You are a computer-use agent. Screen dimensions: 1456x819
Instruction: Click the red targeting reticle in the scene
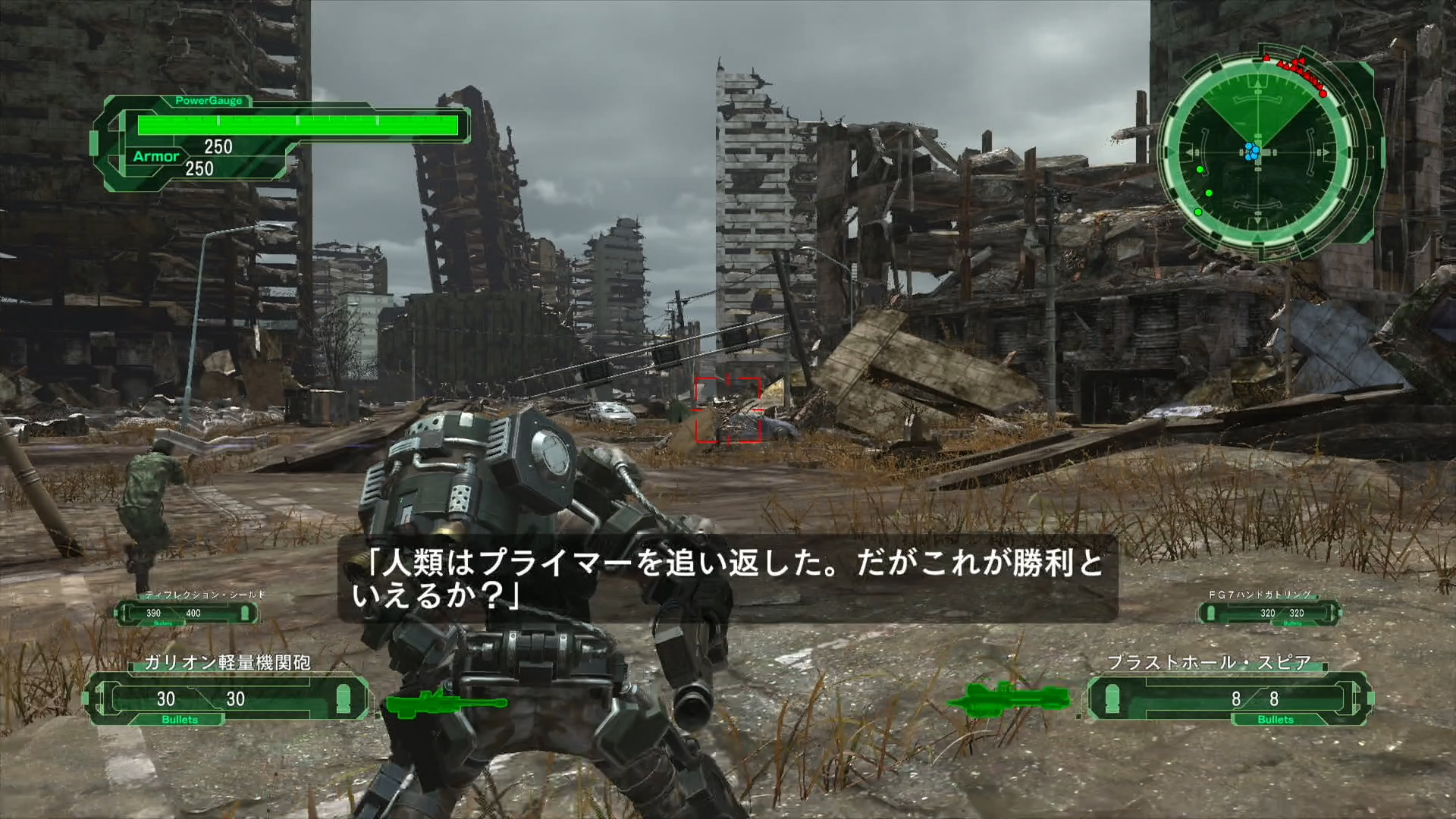pos(730,409)
